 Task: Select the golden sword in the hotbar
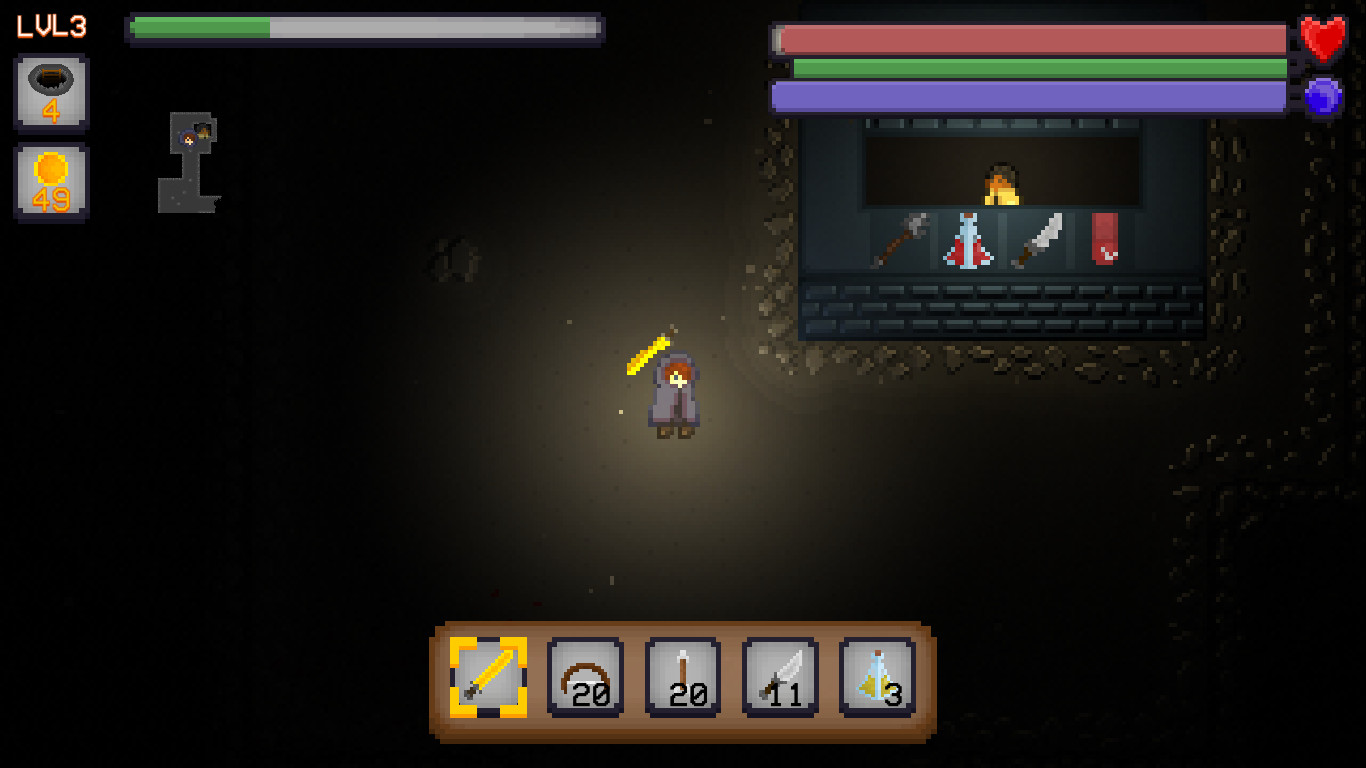point(489,679)
